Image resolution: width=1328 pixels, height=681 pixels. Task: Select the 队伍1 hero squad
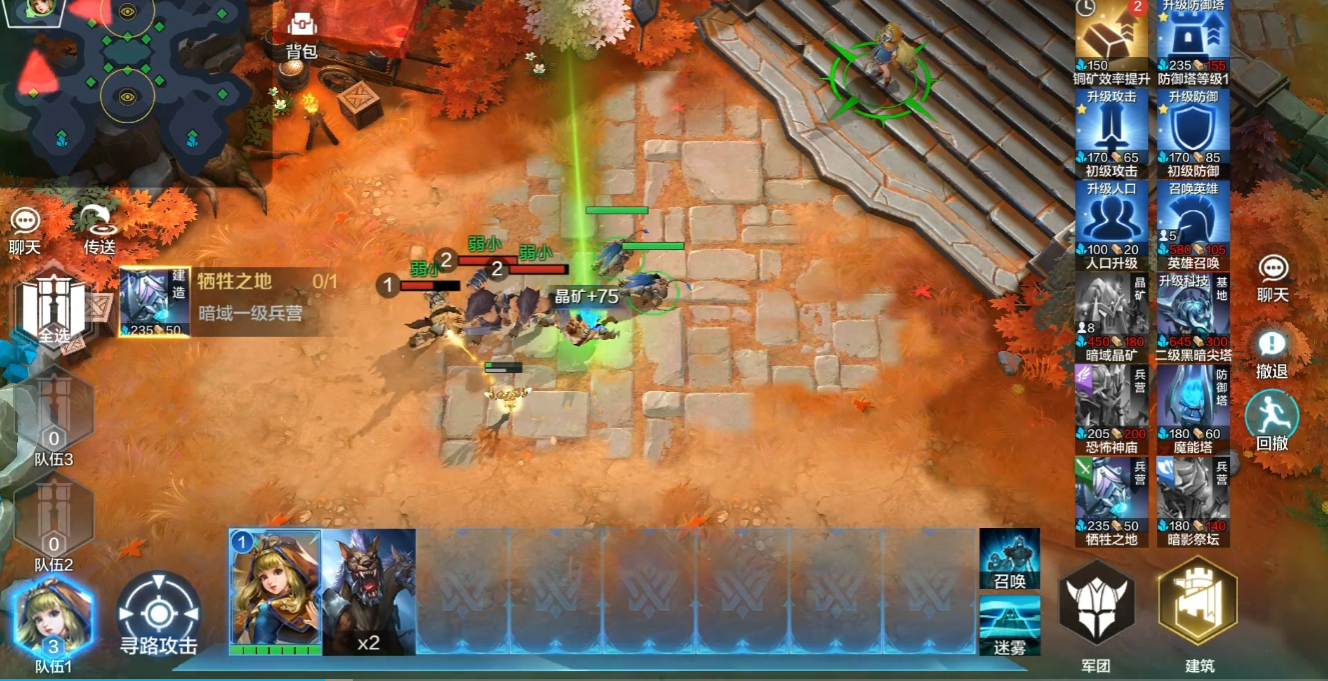coord(54,622)
